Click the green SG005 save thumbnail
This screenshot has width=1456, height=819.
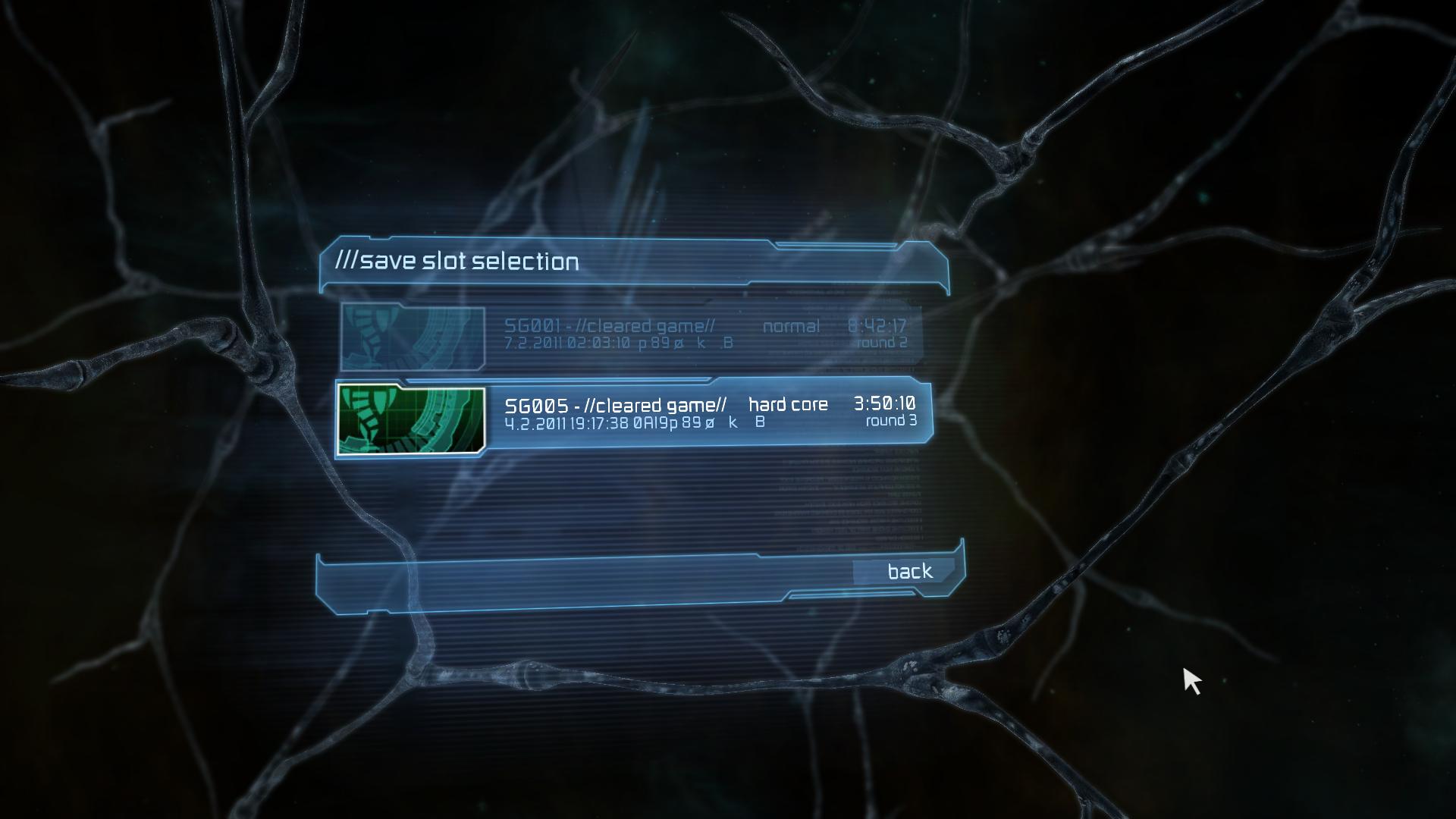tap(411, 419)
